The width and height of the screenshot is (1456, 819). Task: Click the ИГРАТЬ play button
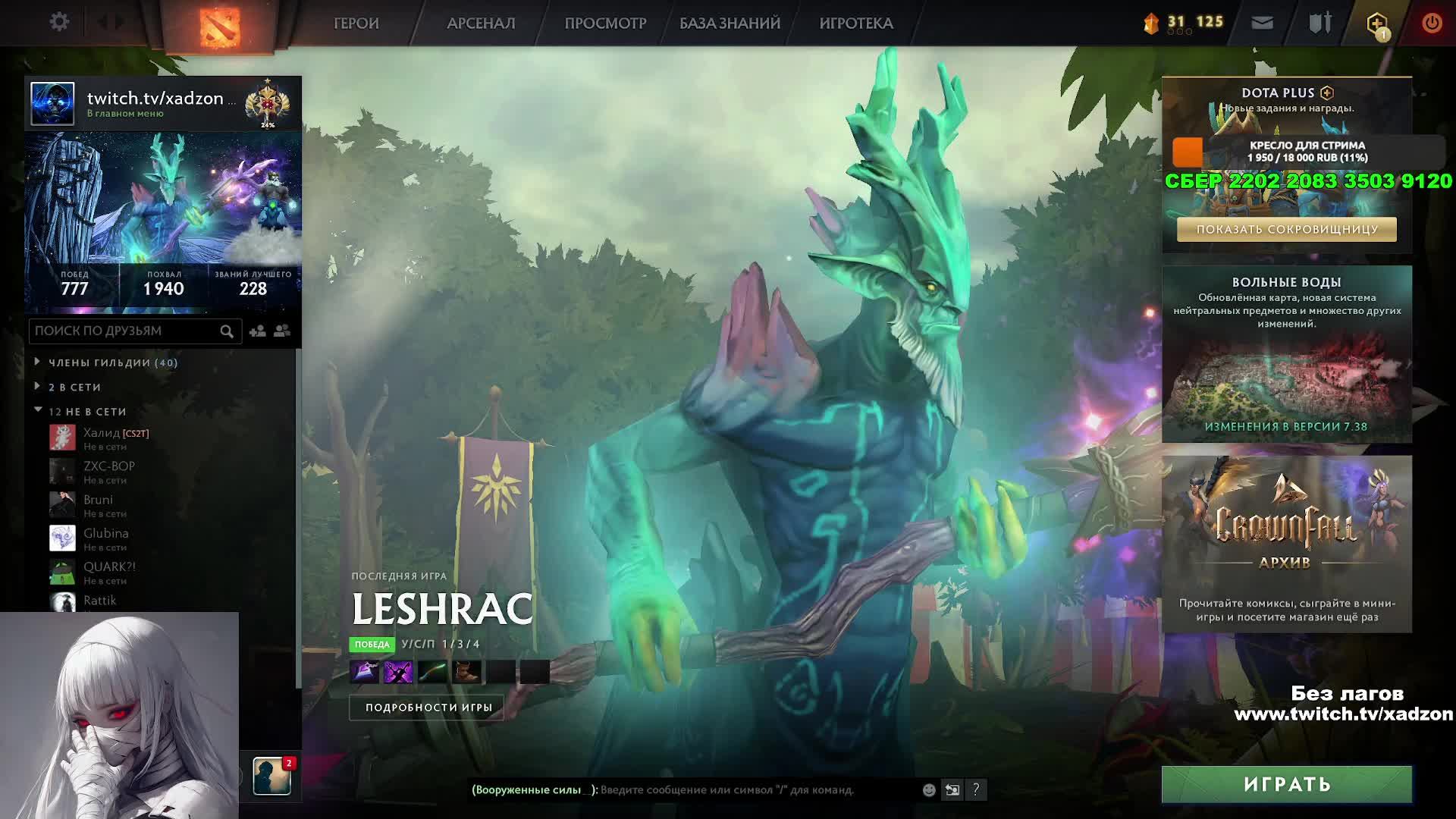[x=1286, y=784]
